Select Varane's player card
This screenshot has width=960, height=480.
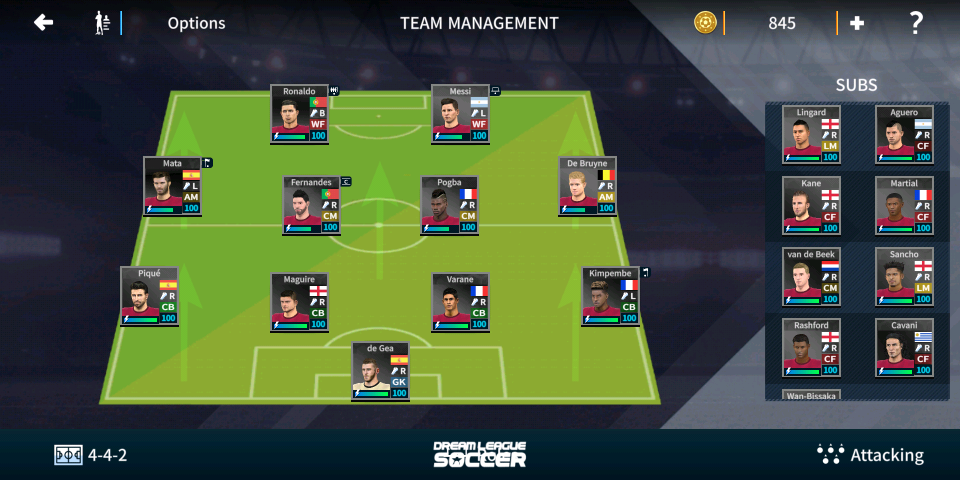460,302
